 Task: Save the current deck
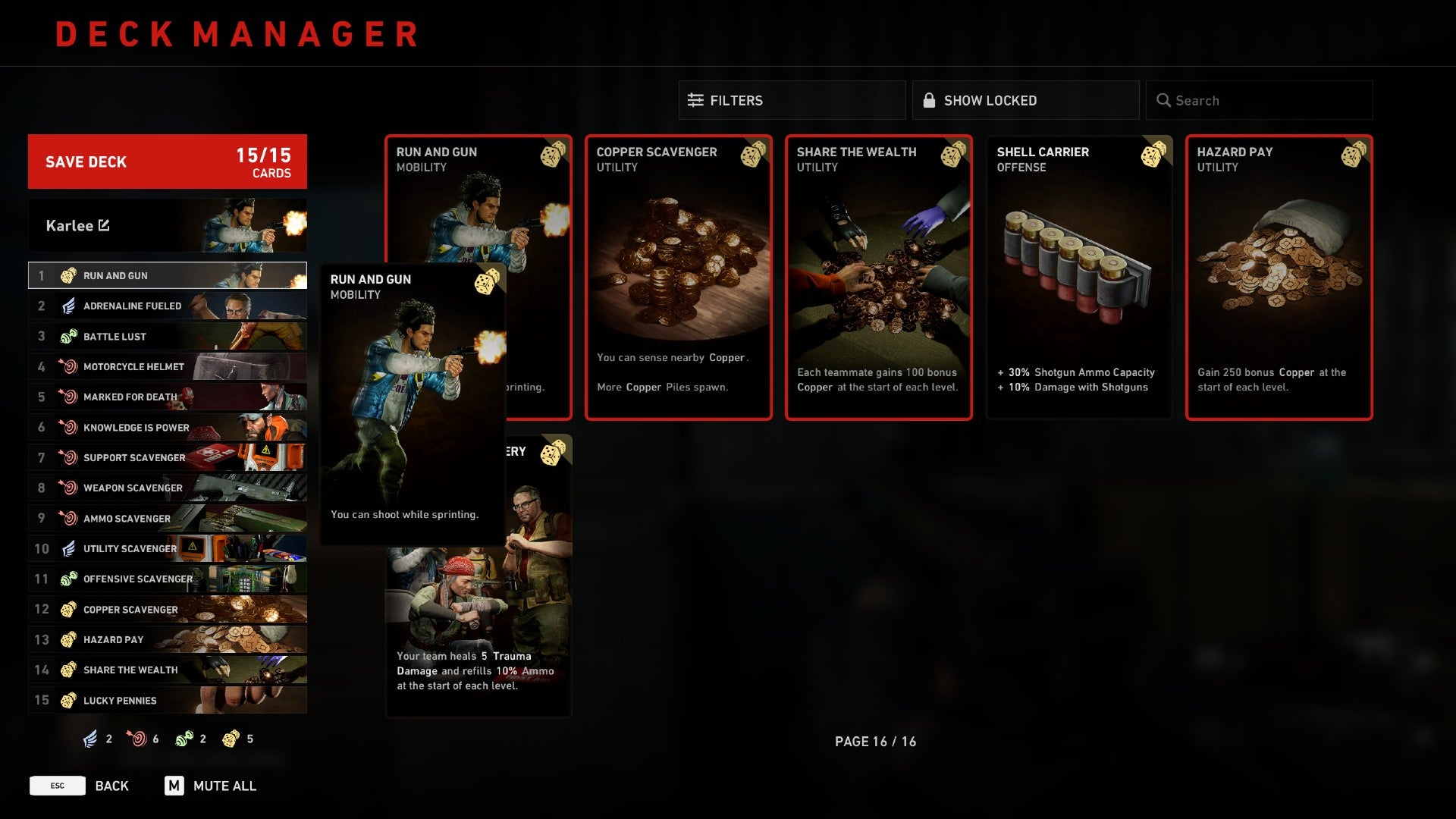point(167,162)
